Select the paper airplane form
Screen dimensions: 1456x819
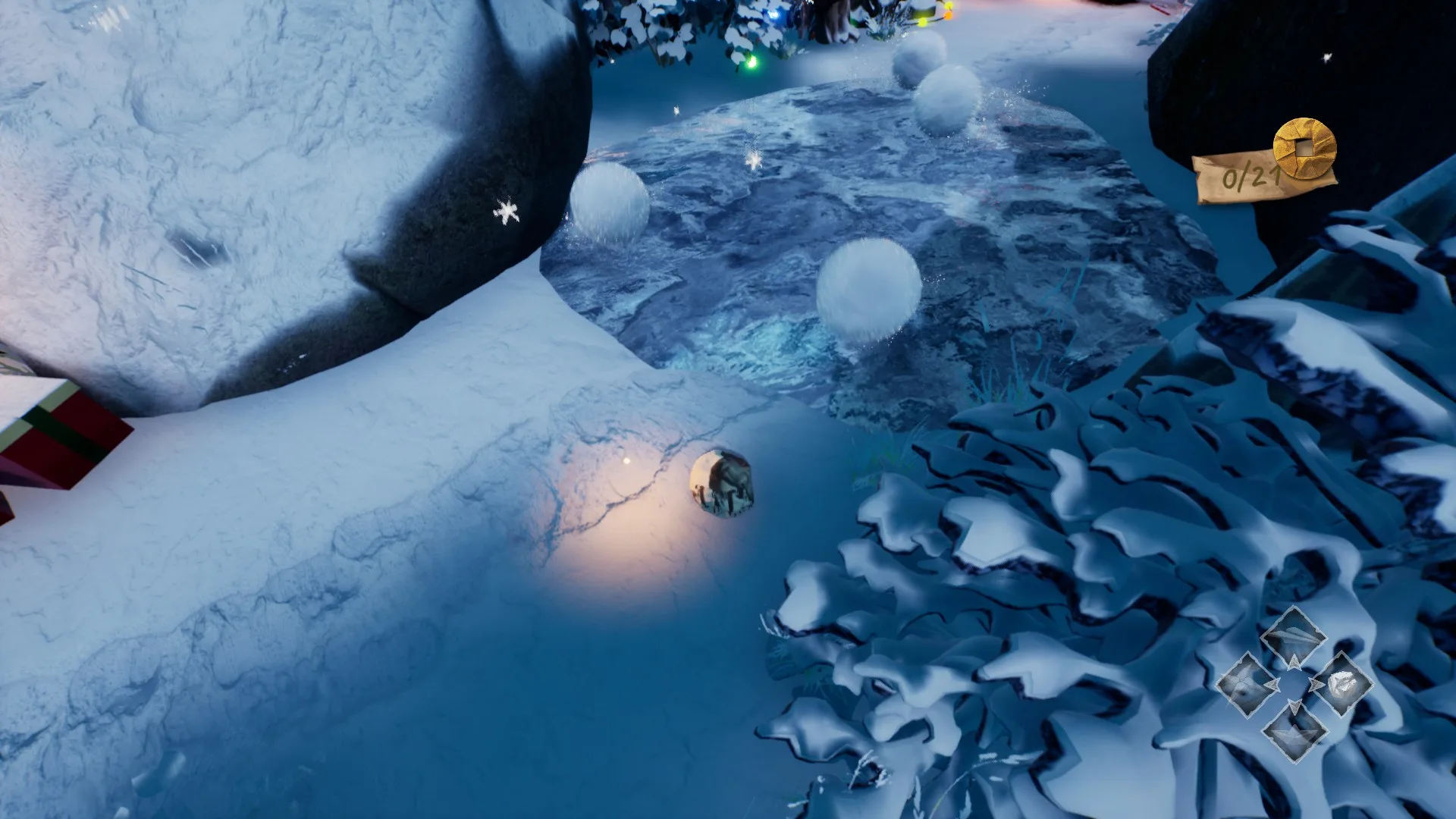1294,637
